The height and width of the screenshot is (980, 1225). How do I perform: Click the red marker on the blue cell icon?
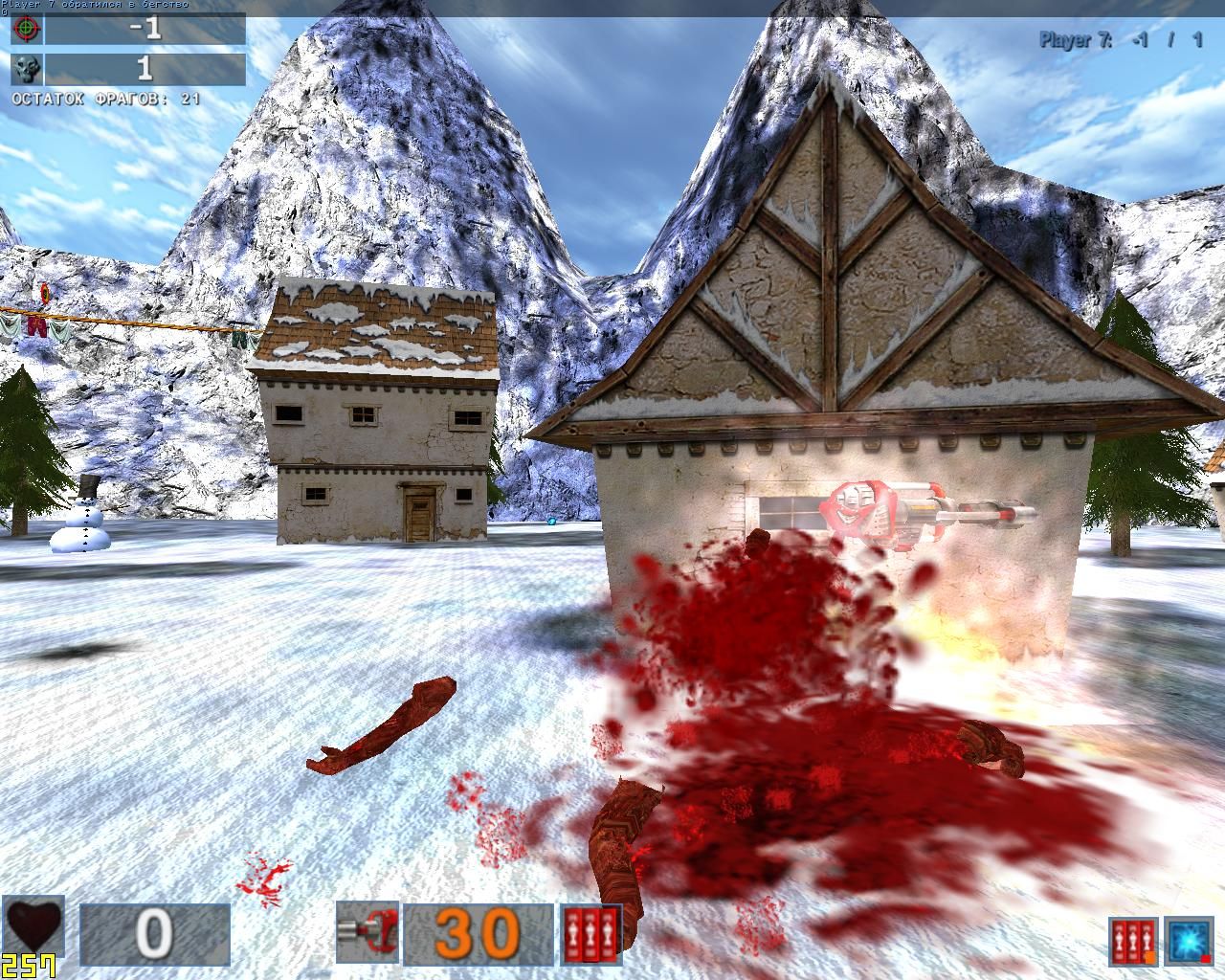pyautogui.click(x=1205, y=958)
